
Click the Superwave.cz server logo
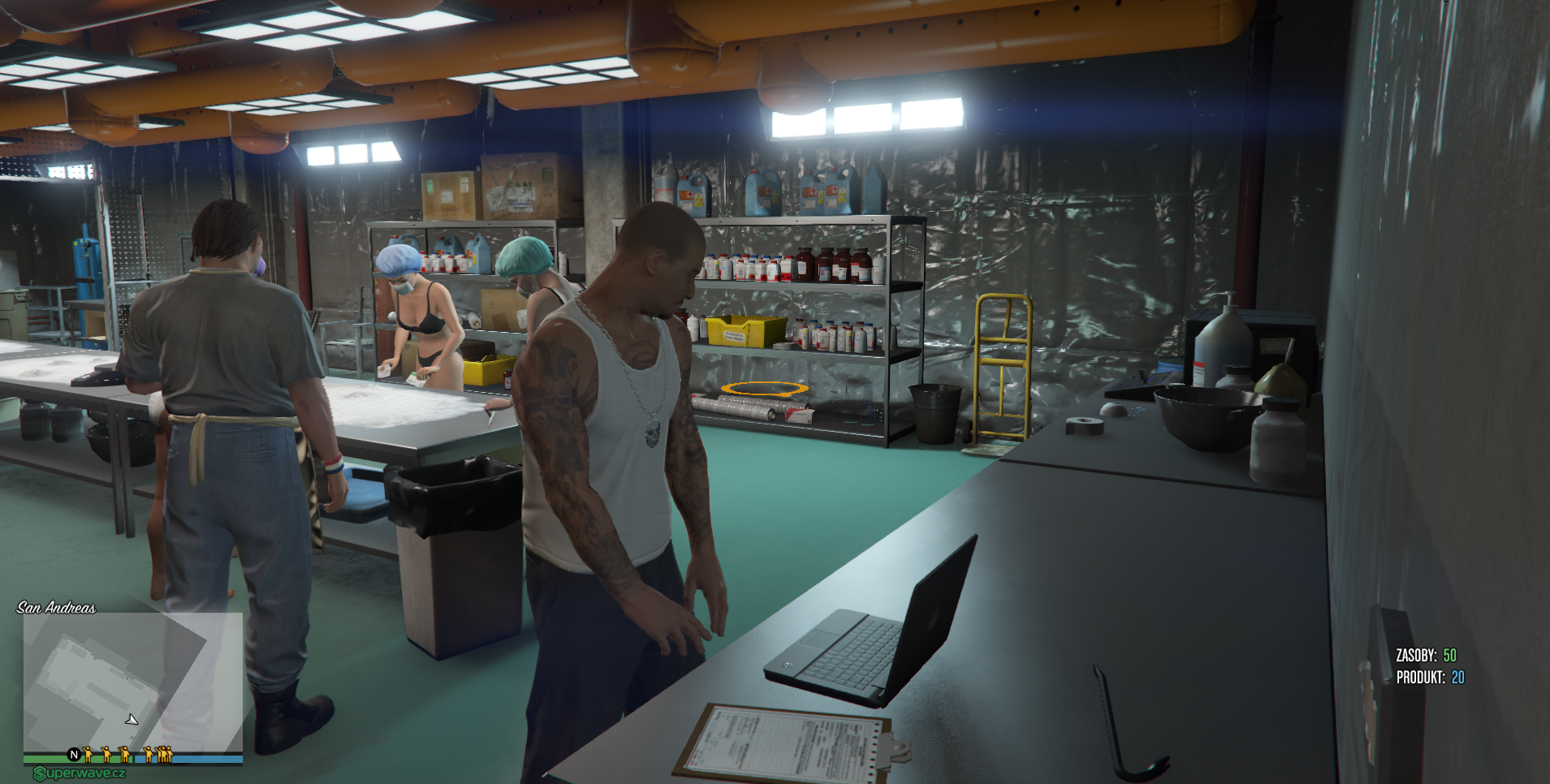[x=80, y=773]
